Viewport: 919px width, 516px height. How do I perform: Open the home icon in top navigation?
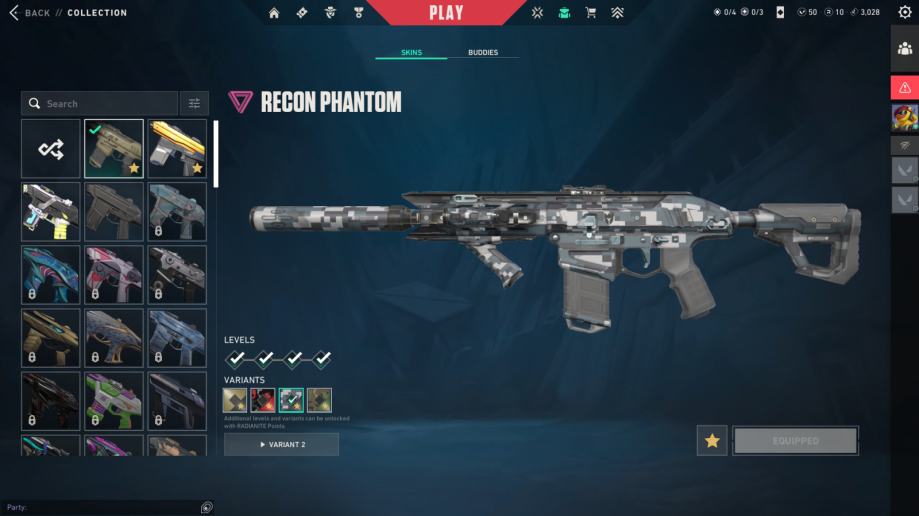pos(274,13)
